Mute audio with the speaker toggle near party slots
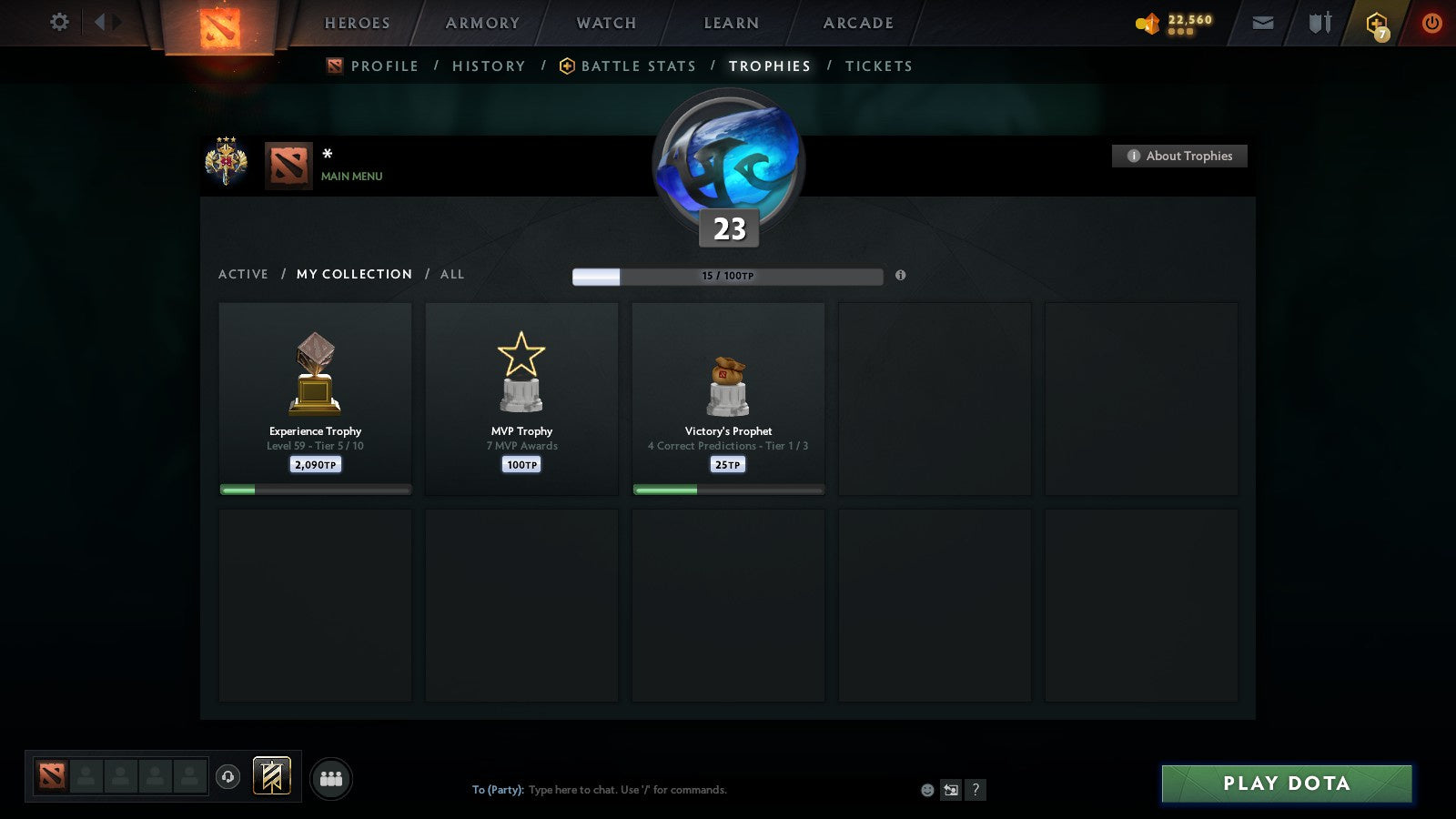 (x=227, y=778)
